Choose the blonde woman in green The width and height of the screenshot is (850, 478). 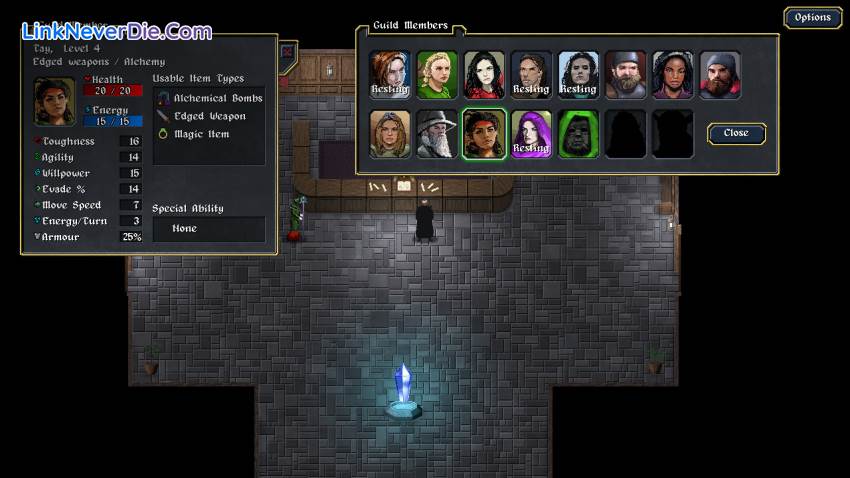pos(437,75)
